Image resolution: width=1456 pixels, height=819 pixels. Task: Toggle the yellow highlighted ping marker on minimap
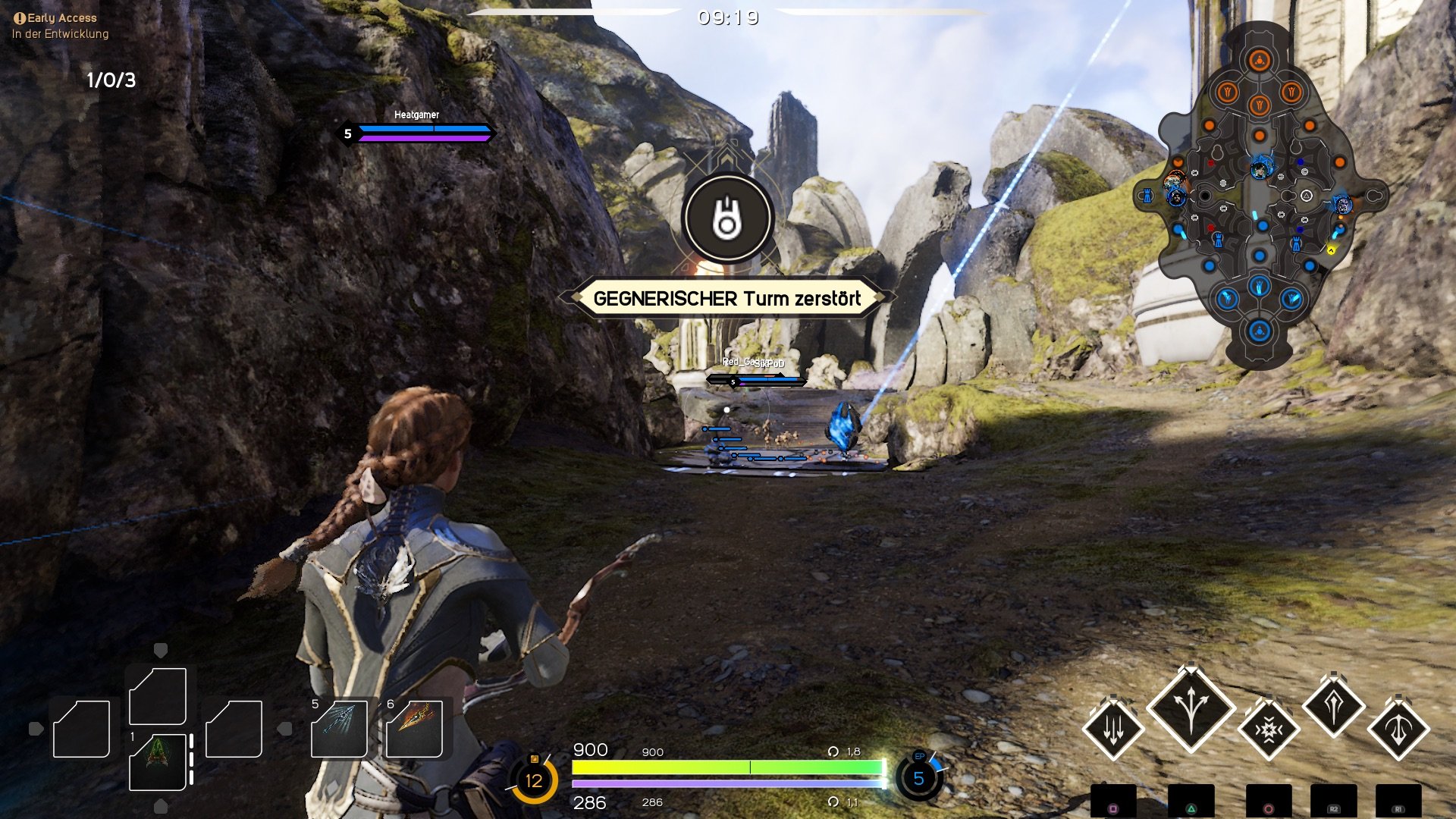pos(1330,250)
